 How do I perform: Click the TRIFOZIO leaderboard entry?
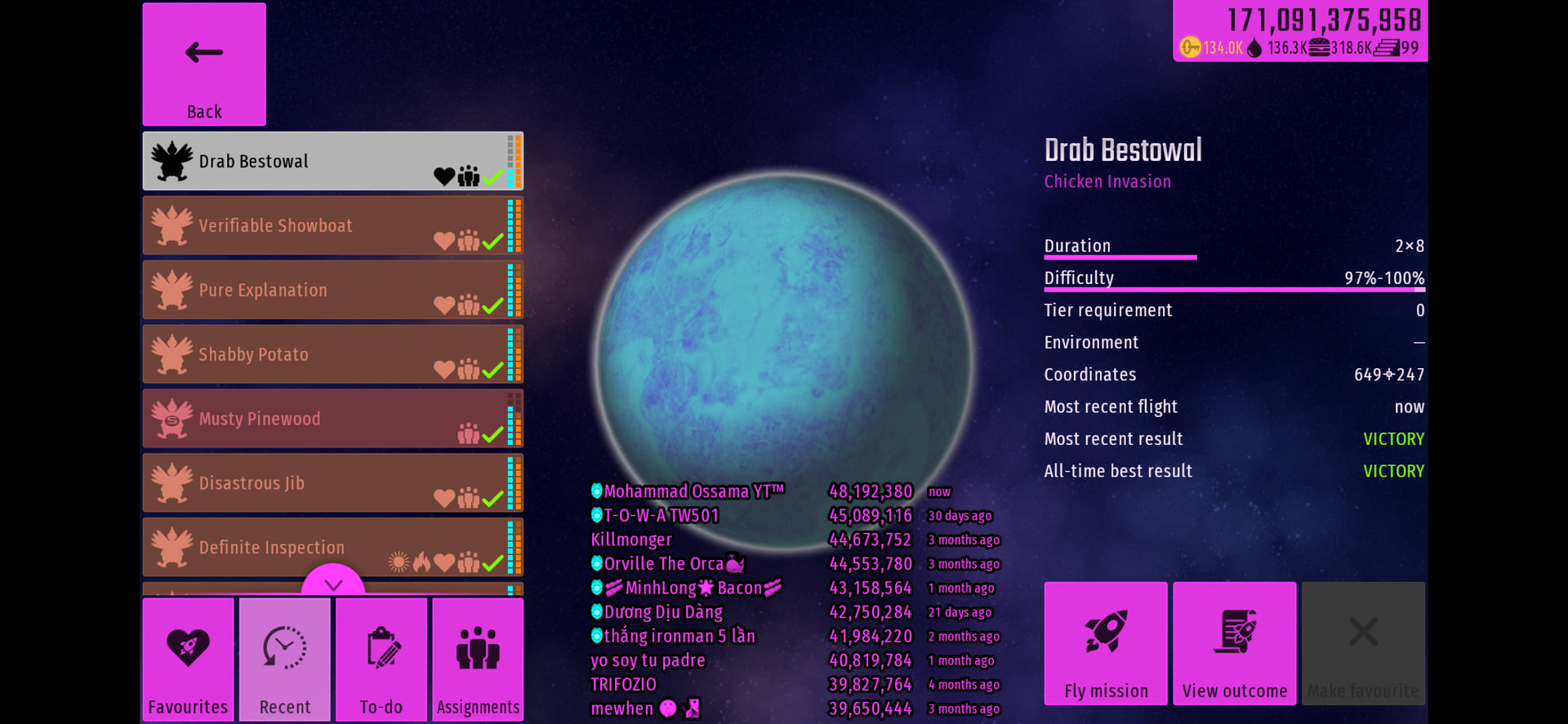pos(624,685)
